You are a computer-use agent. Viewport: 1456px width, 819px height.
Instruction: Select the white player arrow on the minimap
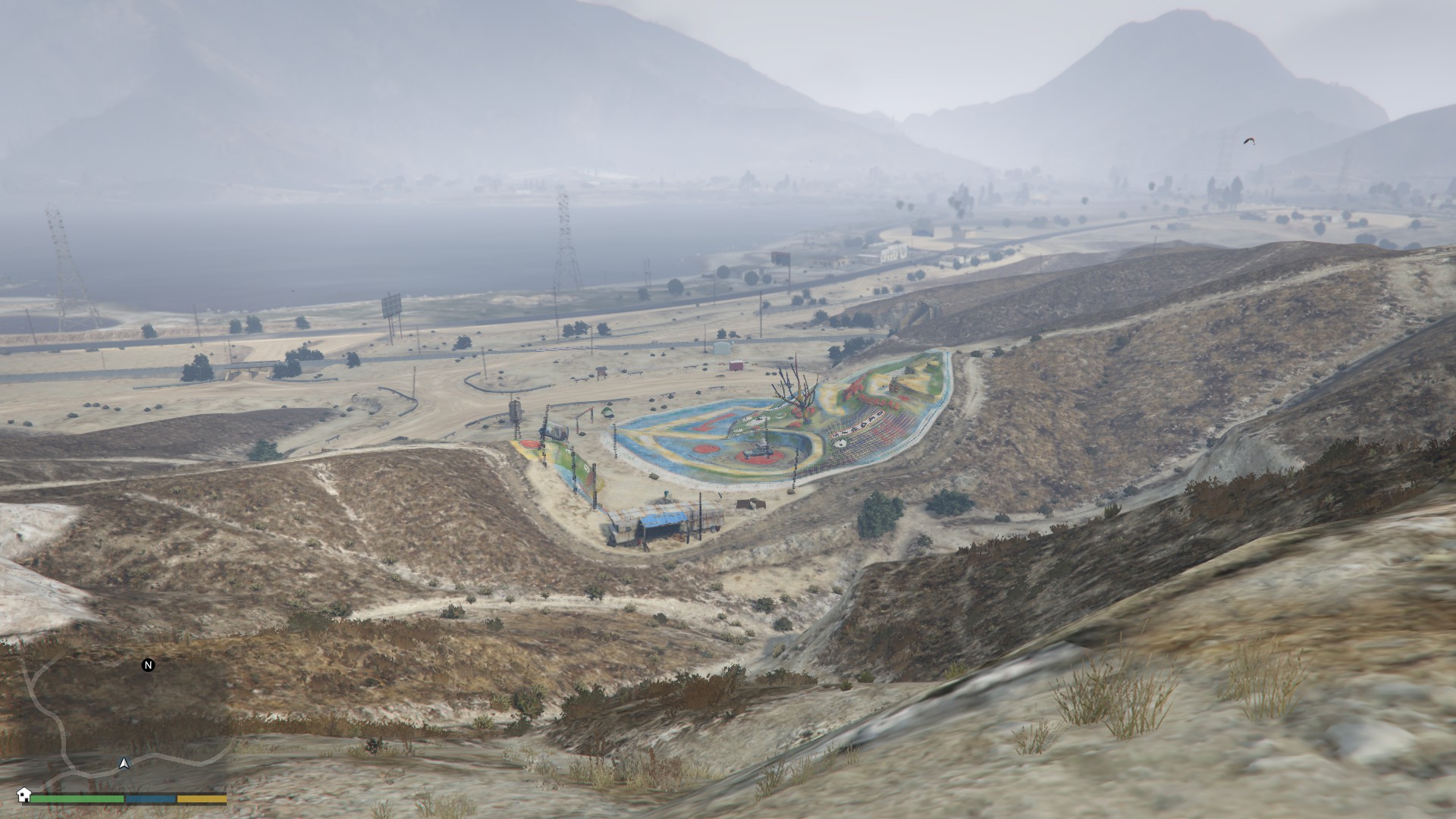(x=124, y=763)
